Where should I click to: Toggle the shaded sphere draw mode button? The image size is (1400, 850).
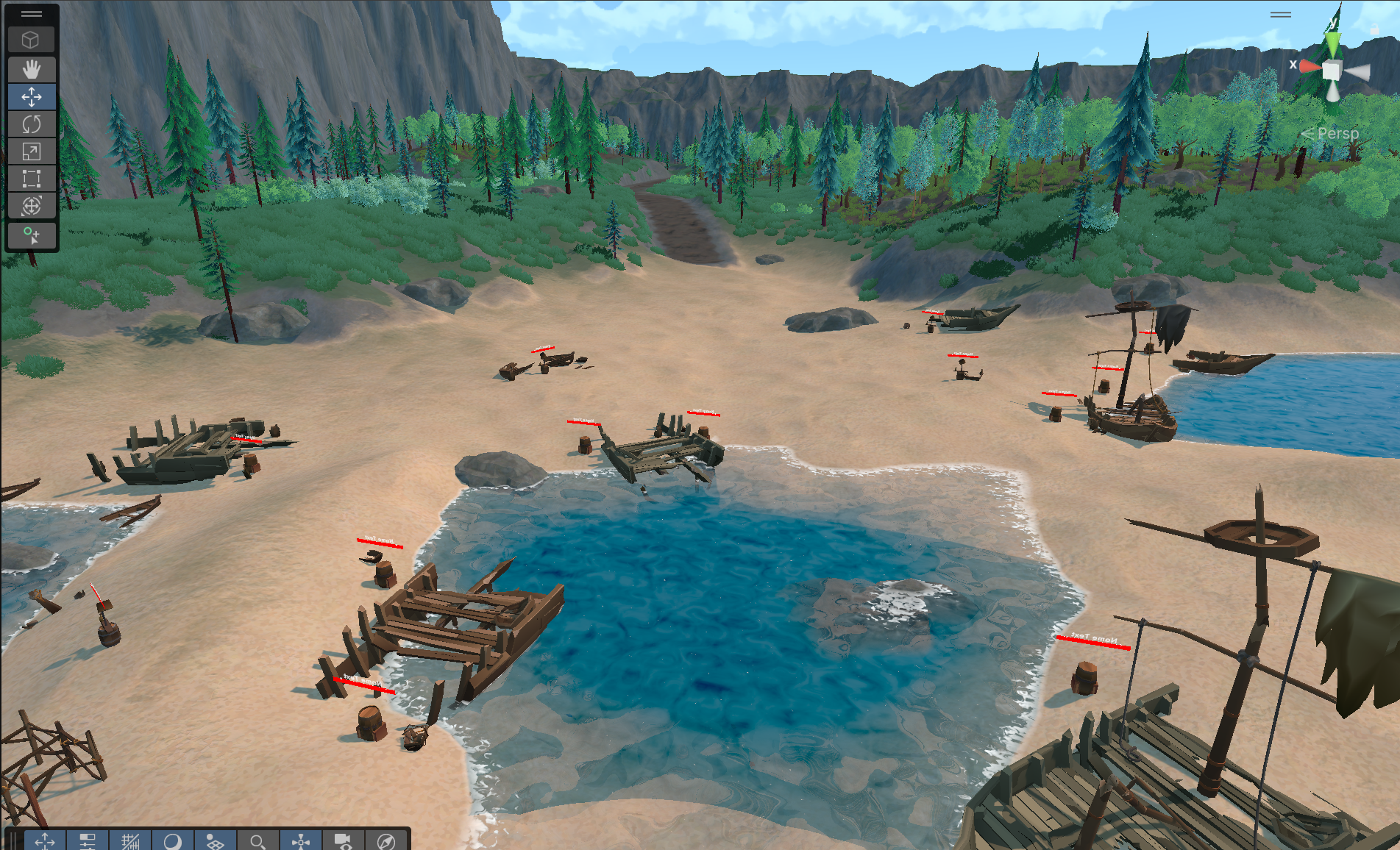[173, 840]
